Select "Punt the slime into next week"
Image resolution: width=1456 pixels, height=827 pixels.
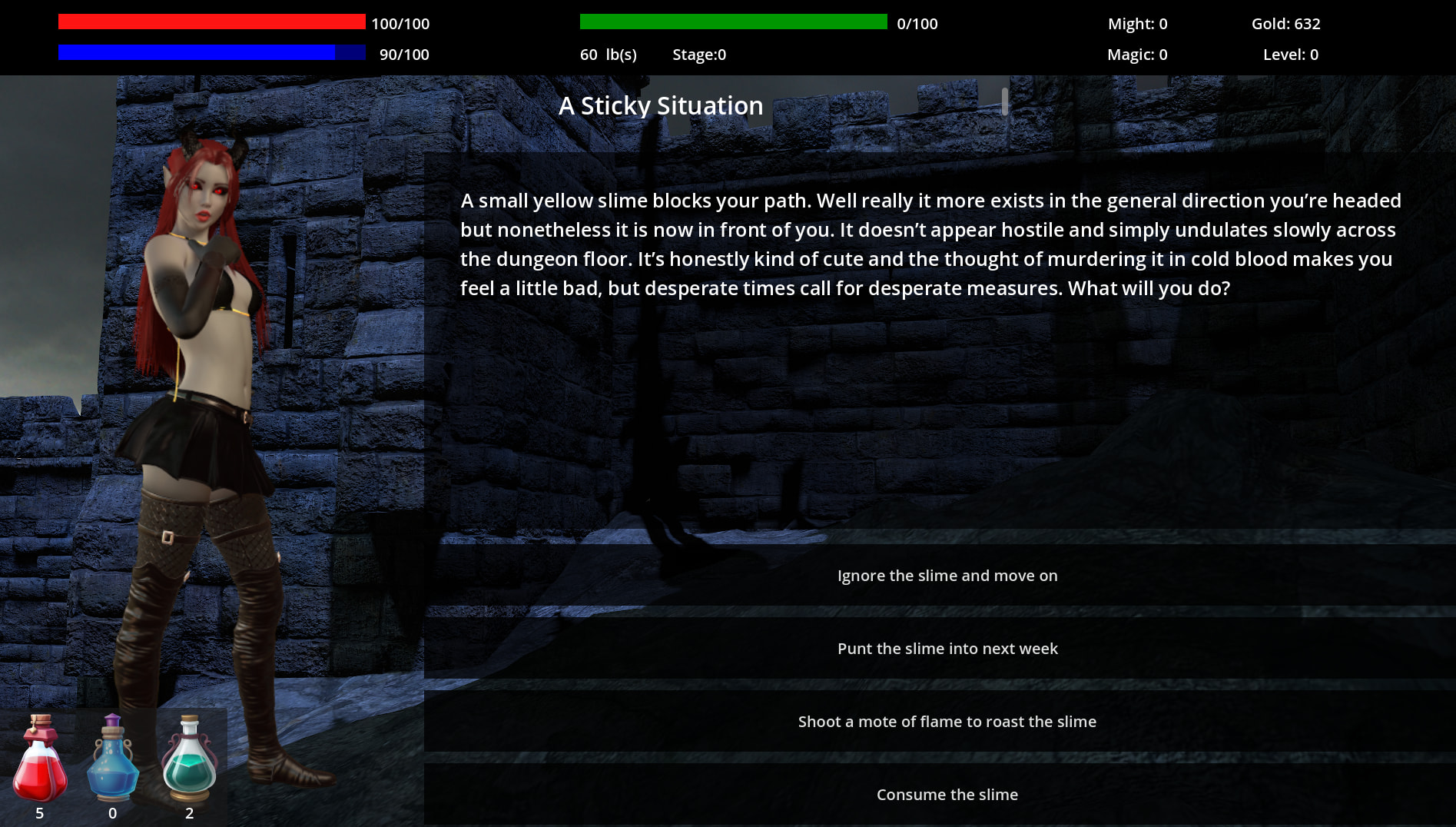pyautogui.click(x=947, y=649)
